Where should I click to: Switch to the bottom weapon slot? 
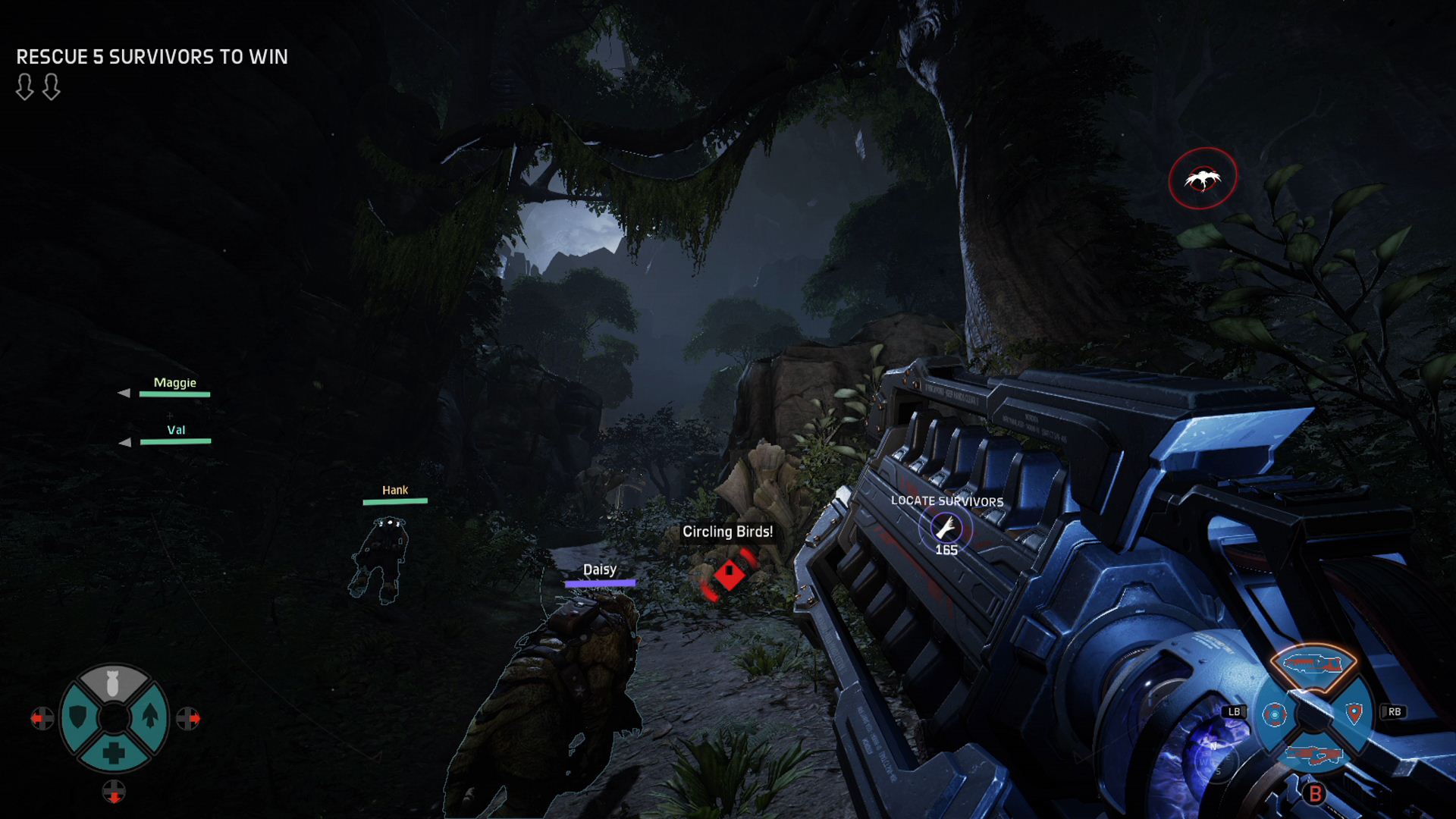(x=1313, y=755)
